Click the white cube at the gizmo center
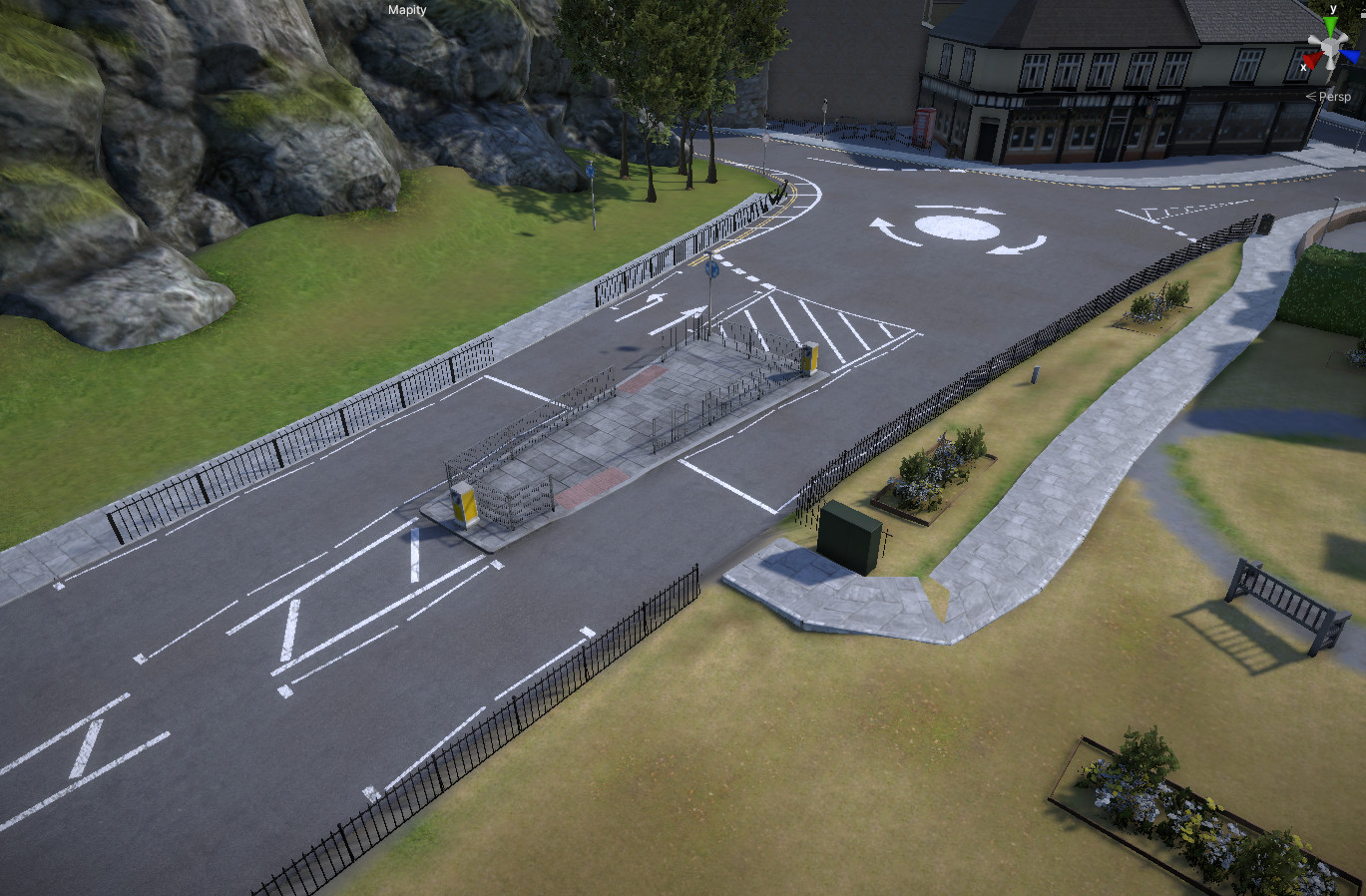The height and width of the screenshot is (896, 1366). pyautogui.click(x=1329, y=44)
